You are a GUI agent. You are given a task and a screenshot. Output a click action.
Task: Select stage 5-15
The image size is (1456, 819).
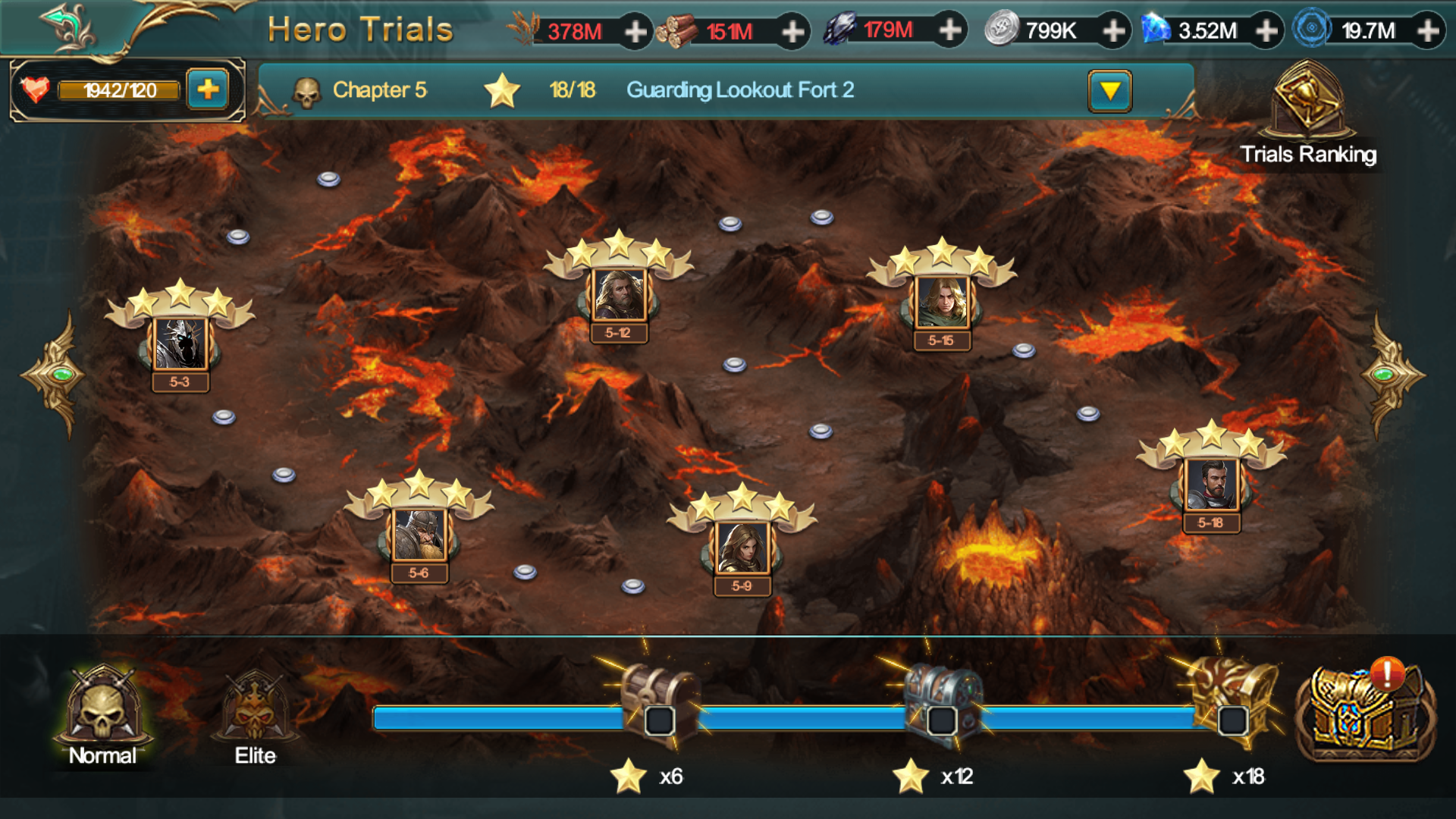942,303
